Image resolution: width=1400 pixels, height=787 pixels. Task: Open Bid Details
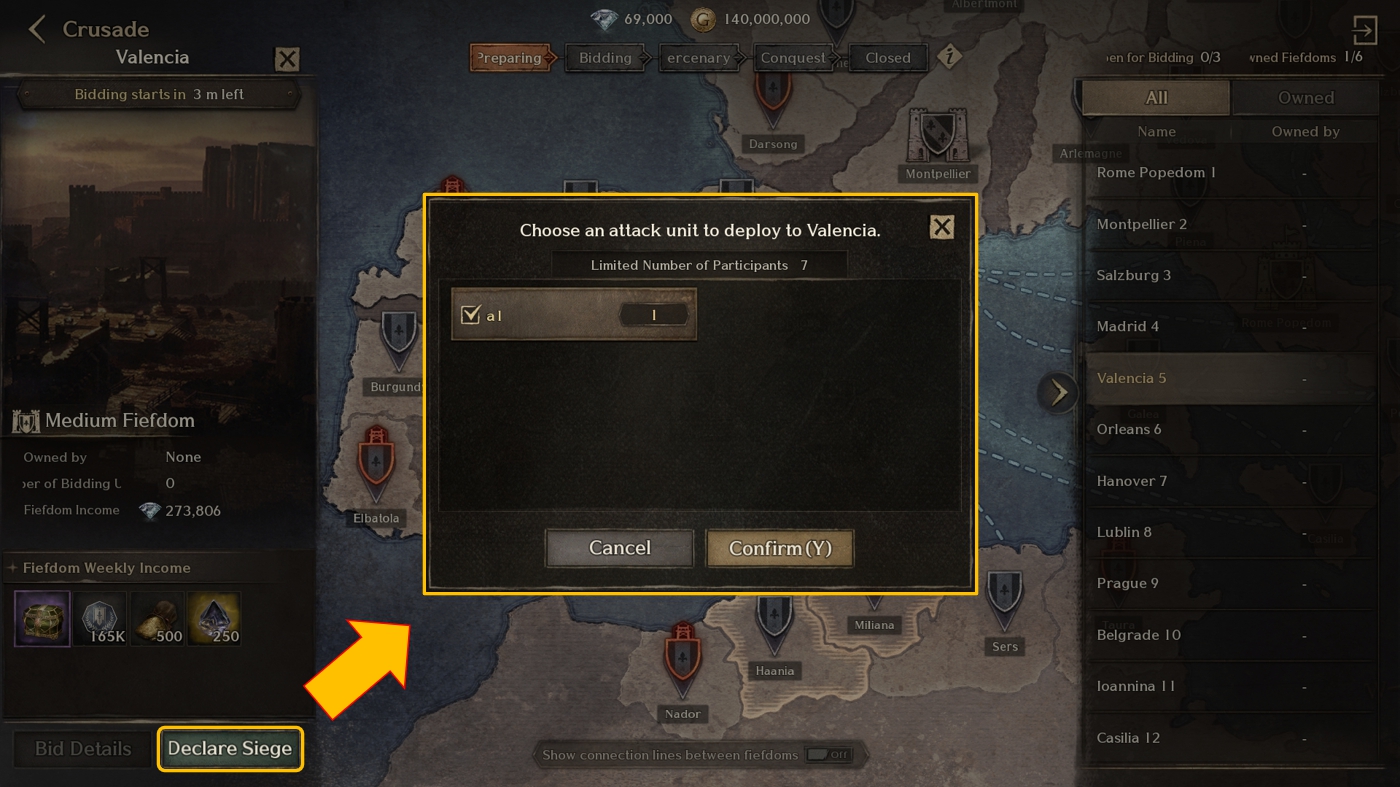(x=83, y=749)
